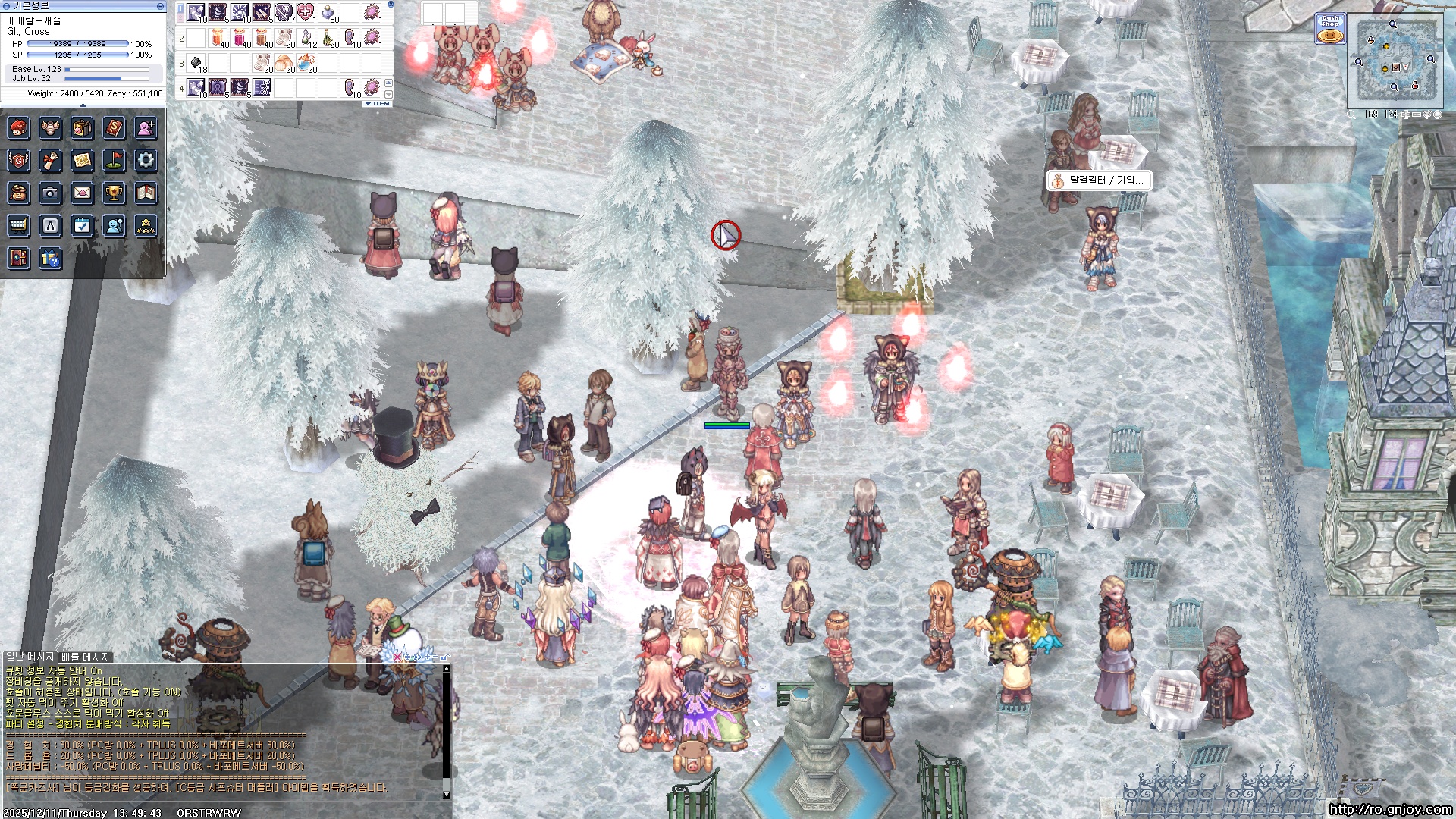Screen dimensions: 1456x819
Task: Open the guild shield icon
Action: coord(18,160)
